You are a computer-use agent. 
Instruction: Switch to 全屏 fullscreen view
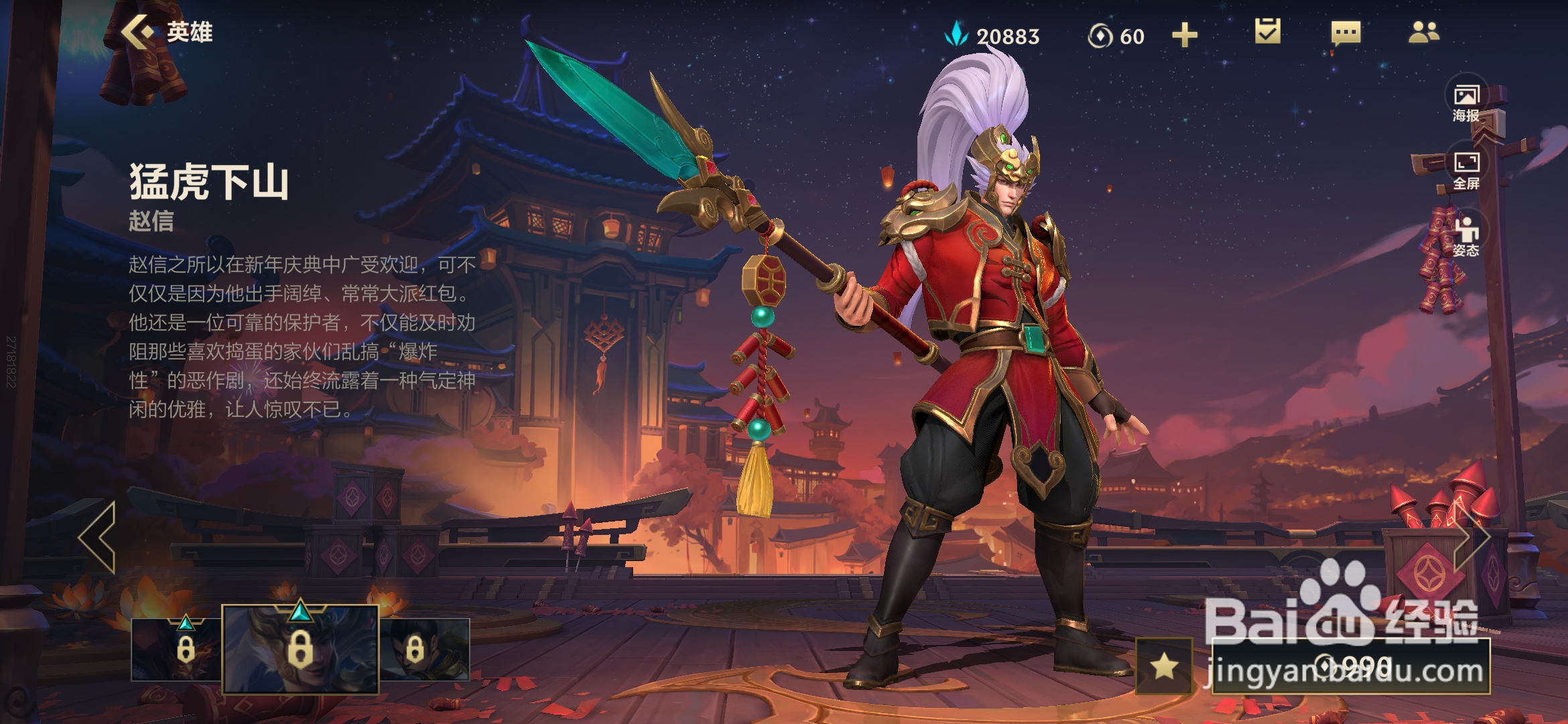[1466, 170]
